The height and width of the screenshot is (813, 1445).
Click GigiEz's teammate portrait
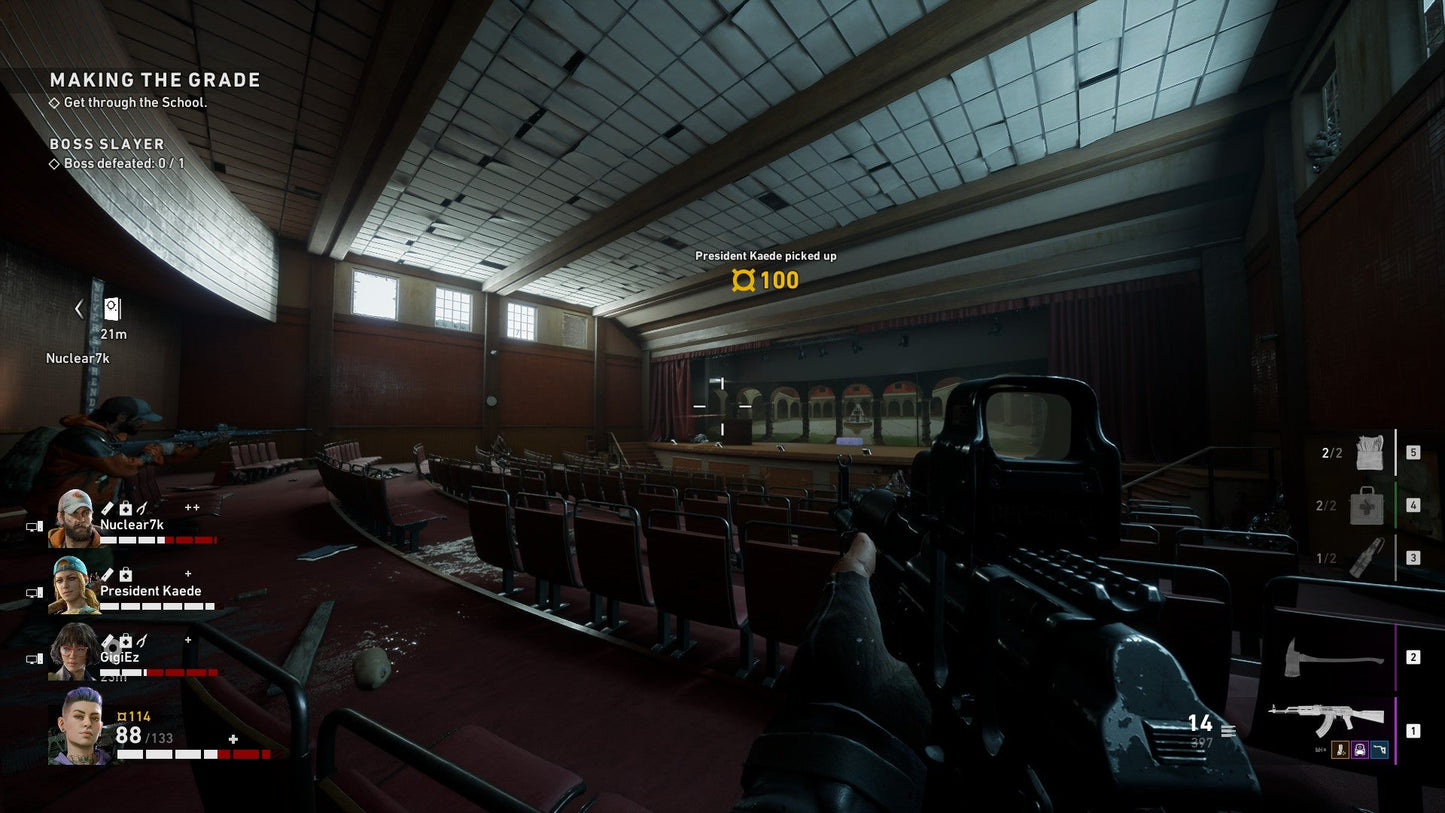73,651
